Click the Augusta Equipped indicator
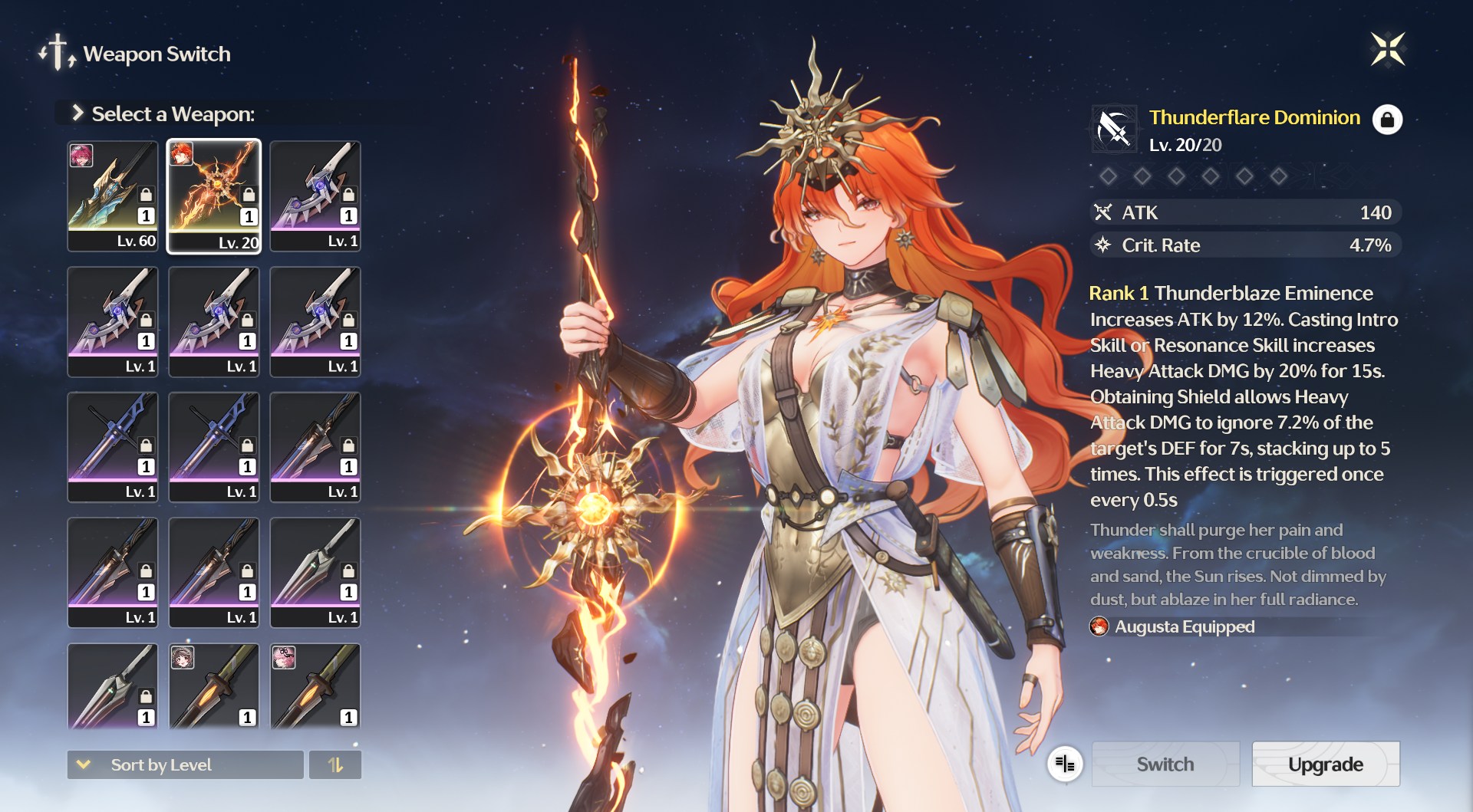This screenshot has height=812, width=1473. [x=1174, y=626]
